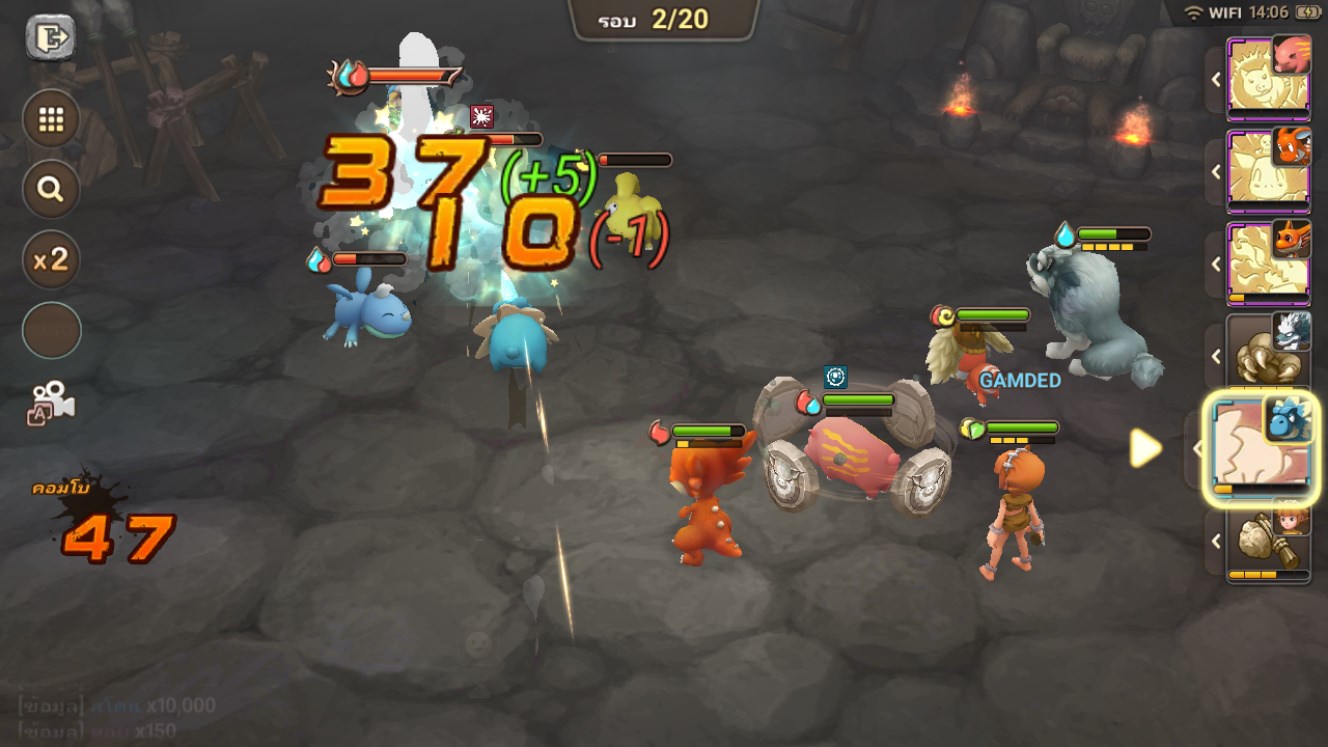This screenshot has width=1328, height=747.
Task: Select the orange fox pet turn card
Action: (x=1267, y=262)
